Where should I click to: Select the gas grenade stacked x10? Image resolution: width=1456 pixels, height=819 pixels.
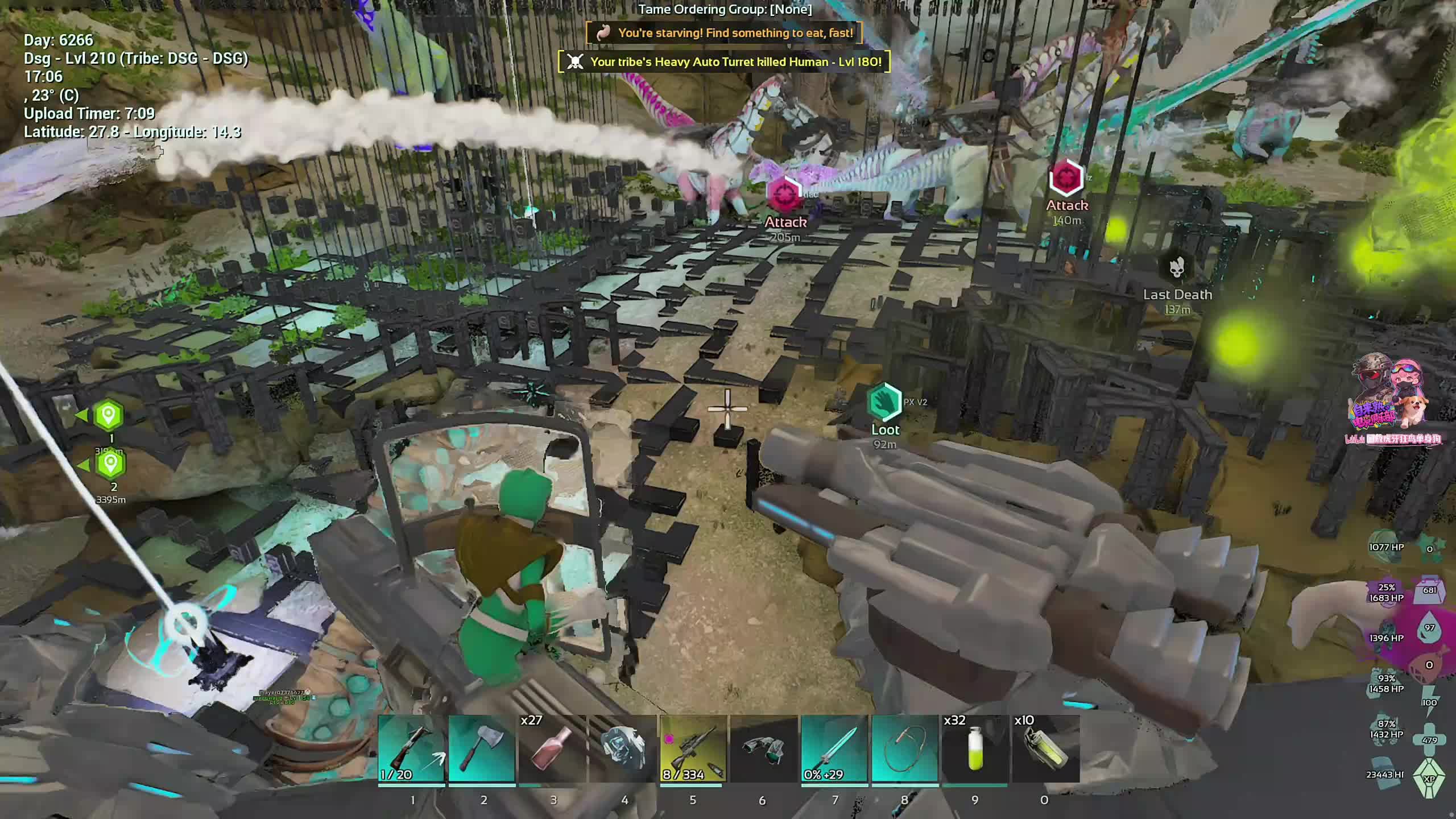pyautogui.click(x=1046, y=748)
